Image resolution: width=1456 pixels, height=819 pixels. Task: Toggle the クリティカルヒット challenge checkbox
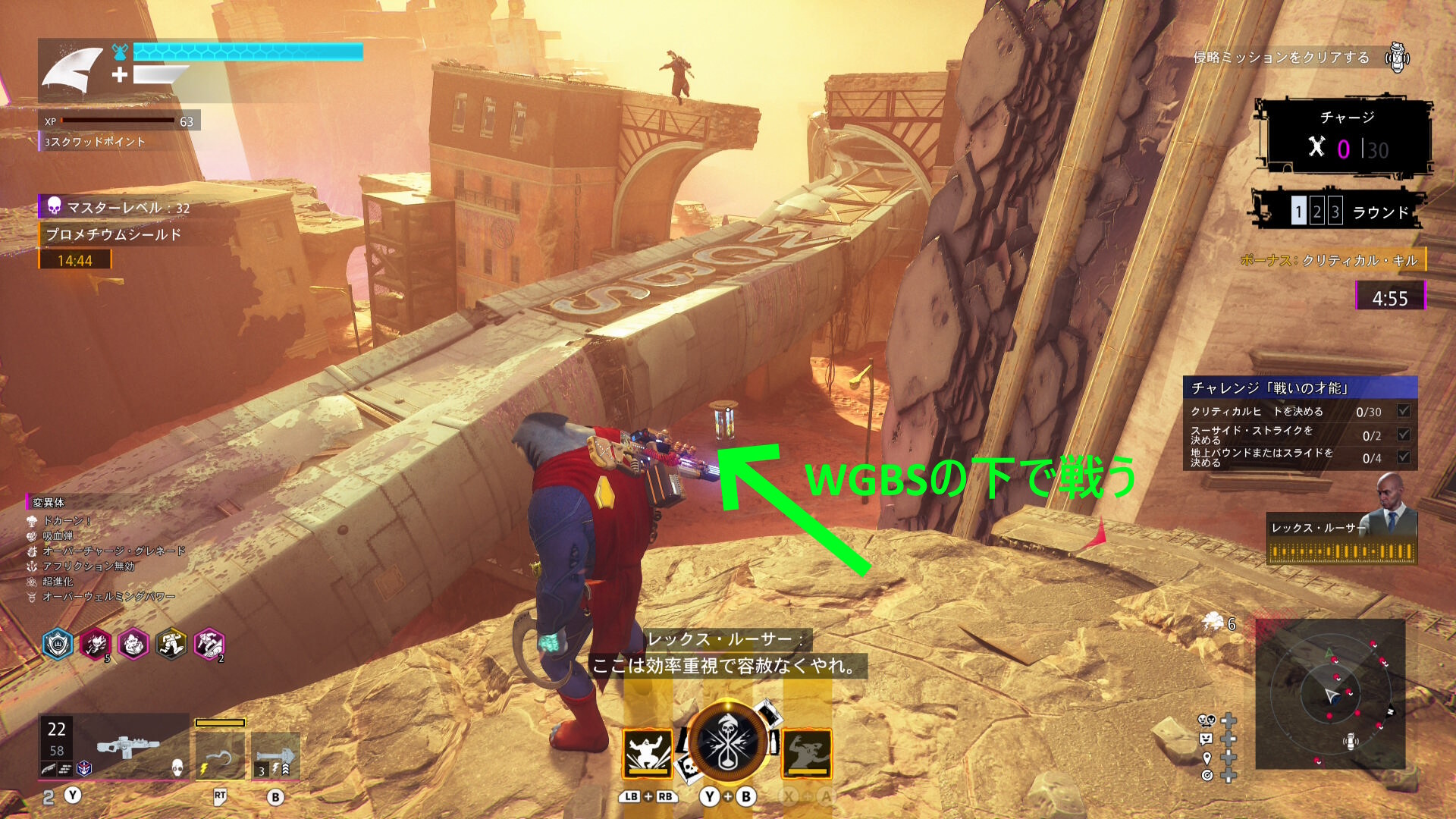click(x=1404, y=411)
